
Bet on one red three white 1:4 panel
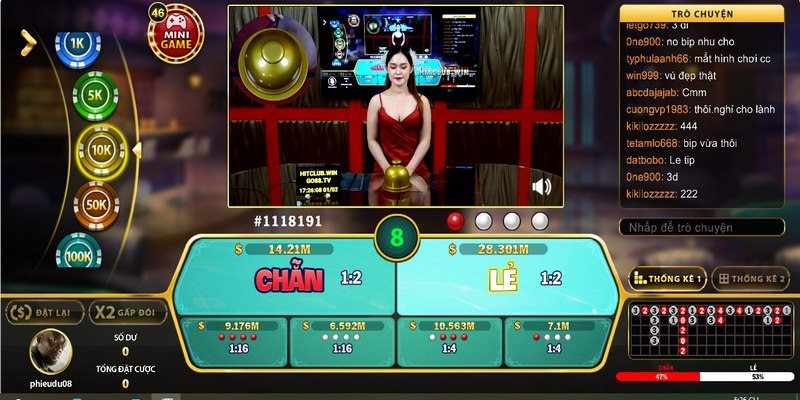point(554,338)
